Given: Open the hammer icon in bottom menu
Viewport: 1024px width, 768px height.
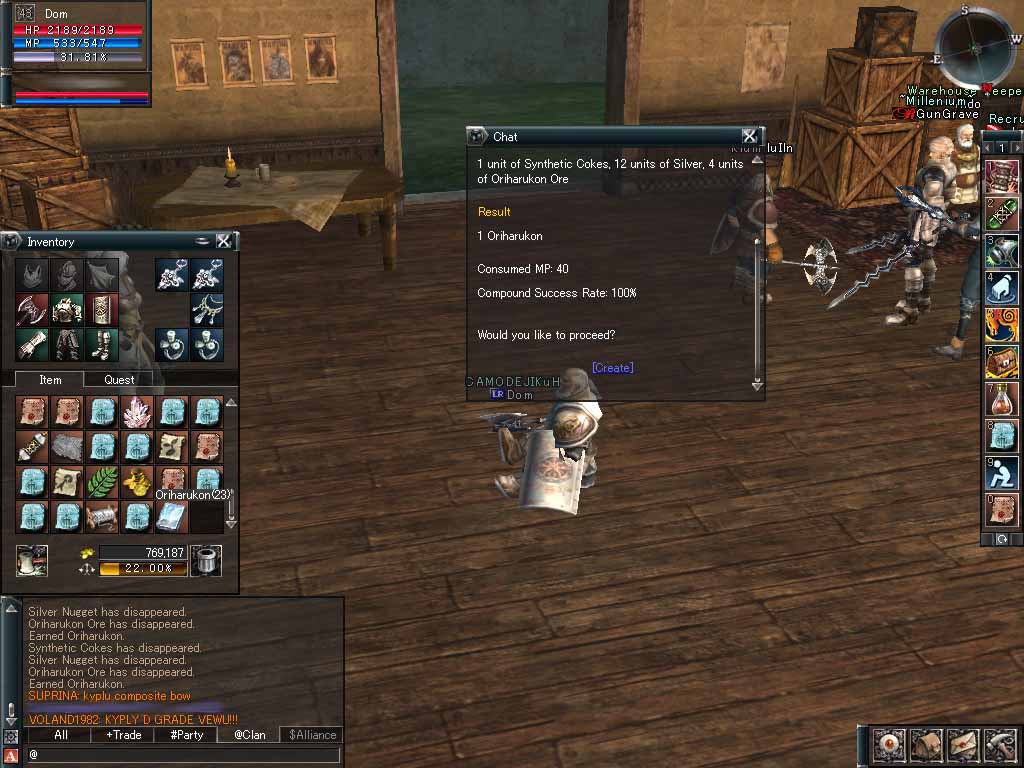Looking at the screenshot, I should (x=1001, y=745).
